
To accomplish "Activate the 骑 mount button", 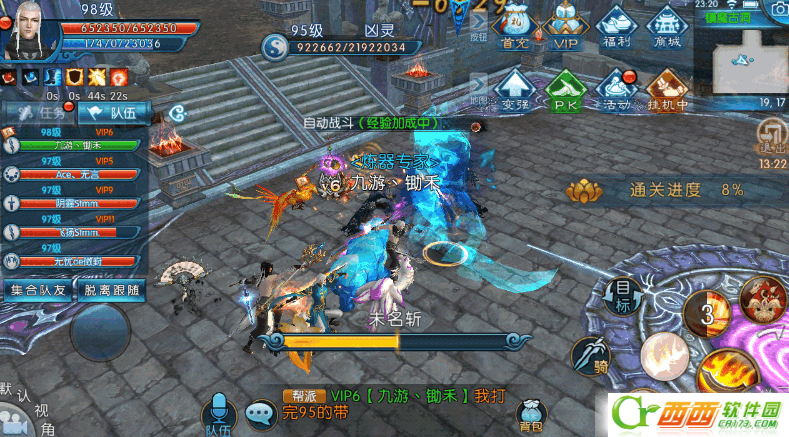I will tap(591, 355).
